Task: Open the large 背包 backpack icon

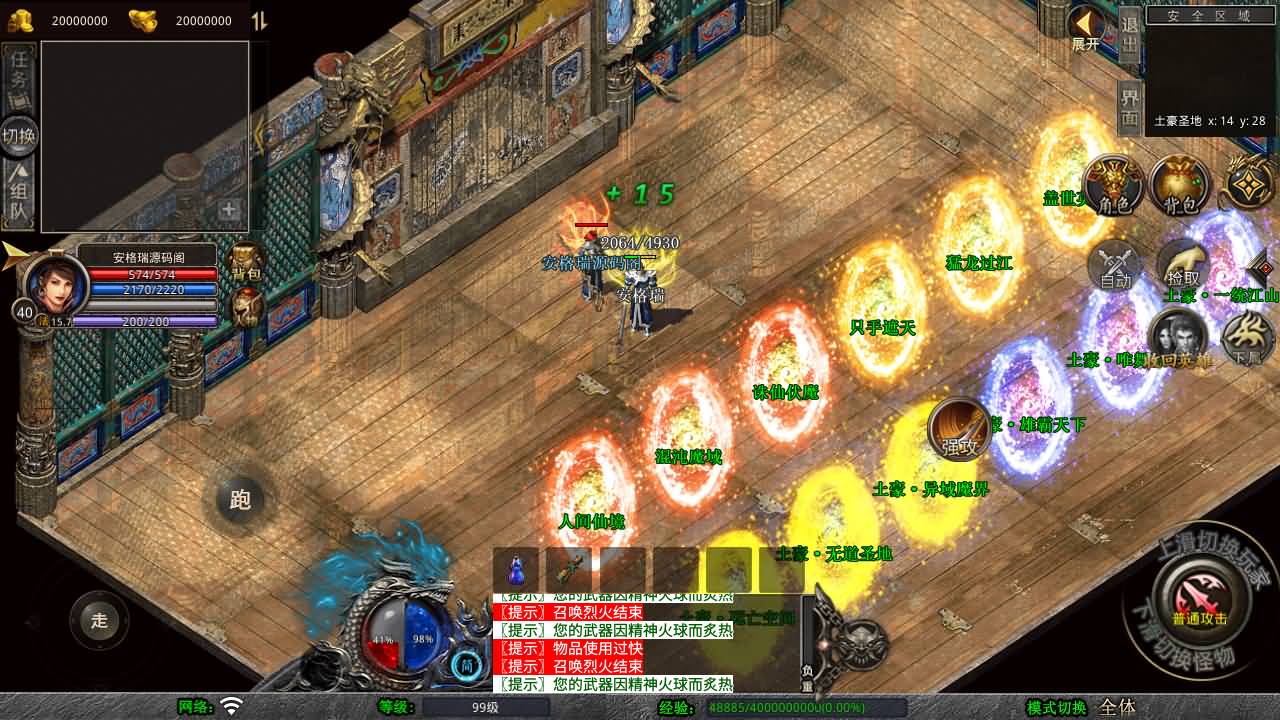Action: point(1180,186)
